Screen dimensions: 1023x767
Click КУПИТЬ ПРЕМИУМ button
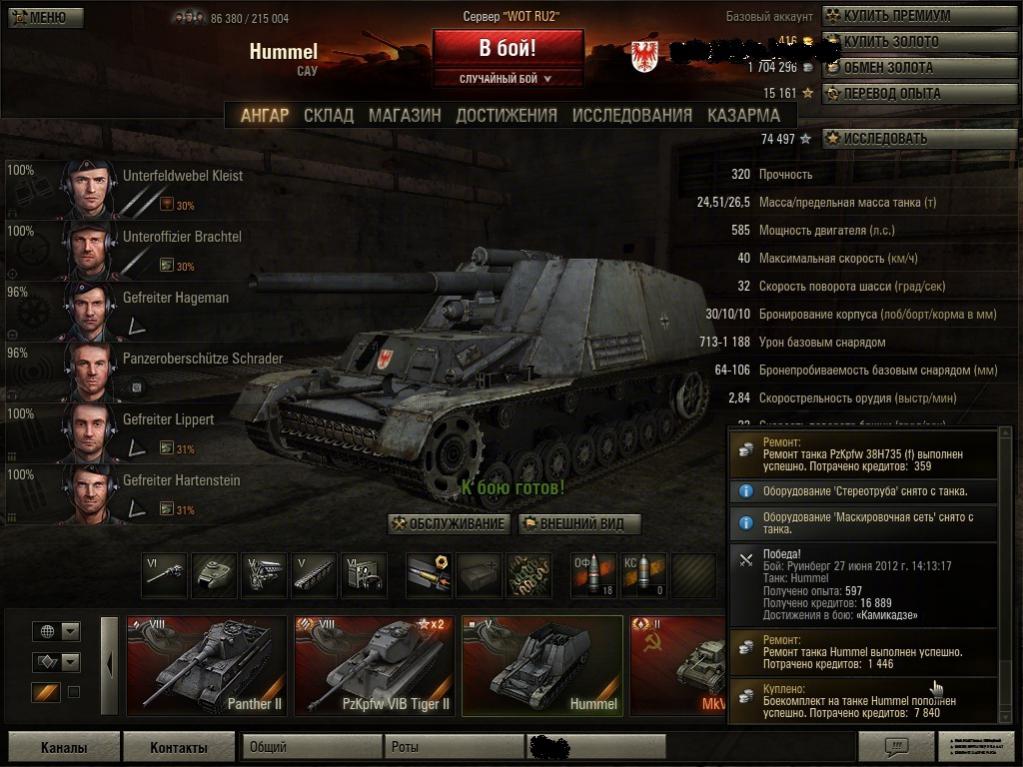[x=919, y=16]
